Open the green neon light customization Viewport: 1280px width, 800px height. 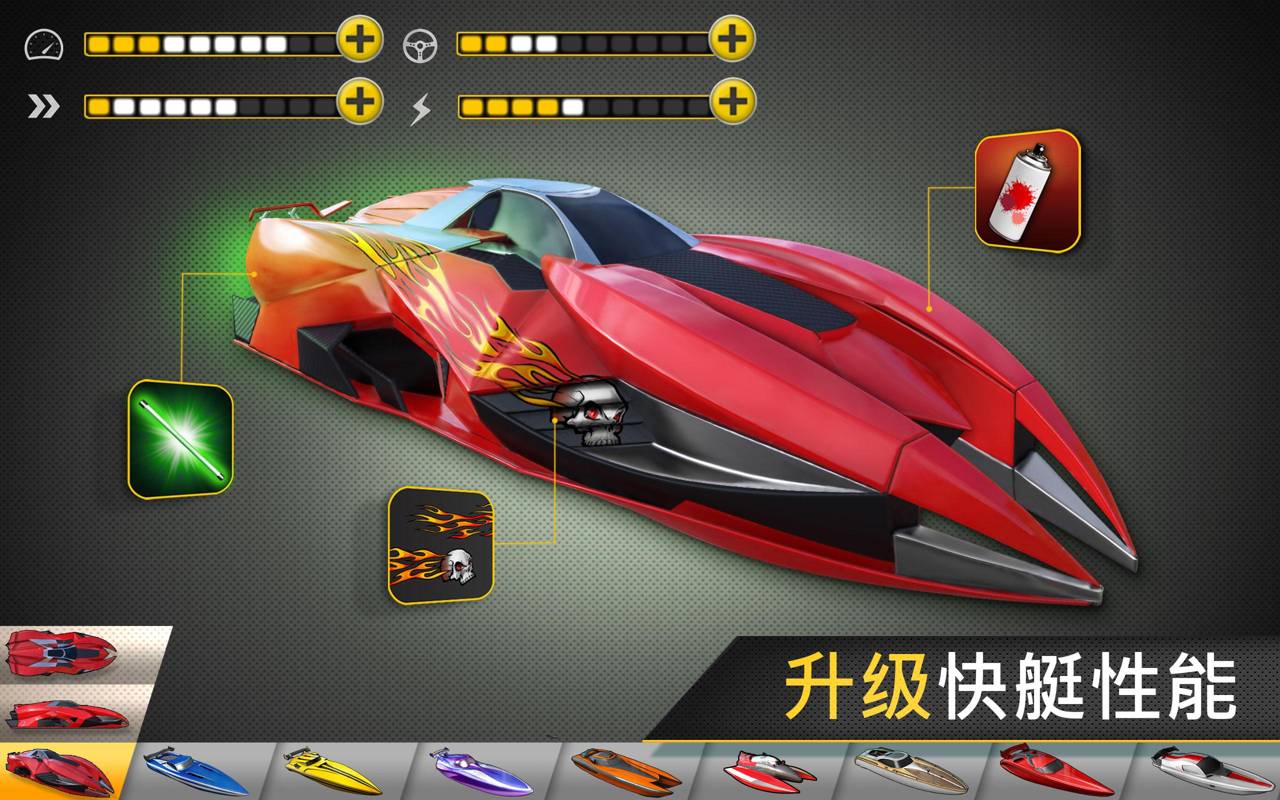point(180,440)
